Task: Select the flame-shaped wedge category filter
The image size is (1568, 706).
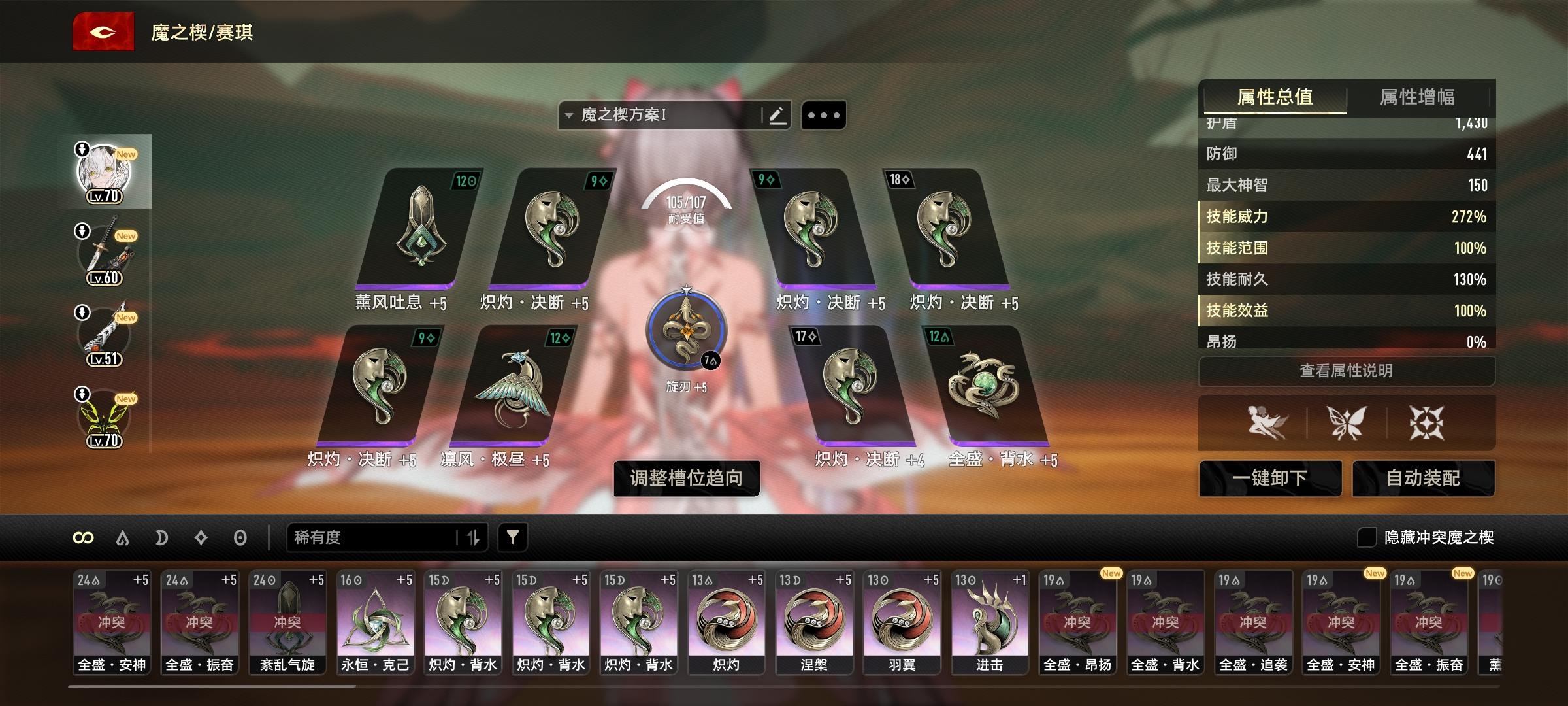Action: [122, 538]
